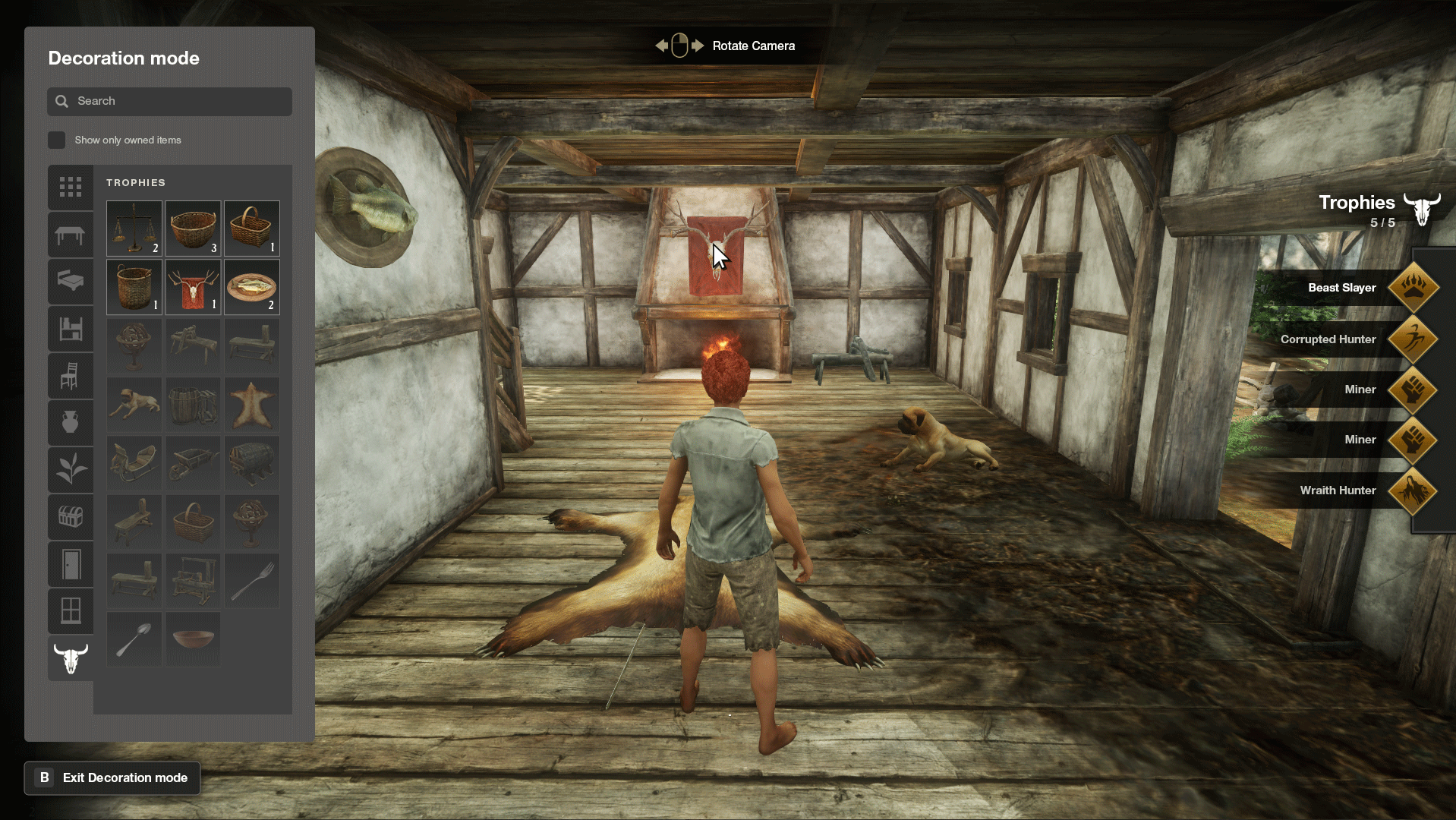Choose the door category tab
Screen dimensions: 1456x820
click(71, 564)
